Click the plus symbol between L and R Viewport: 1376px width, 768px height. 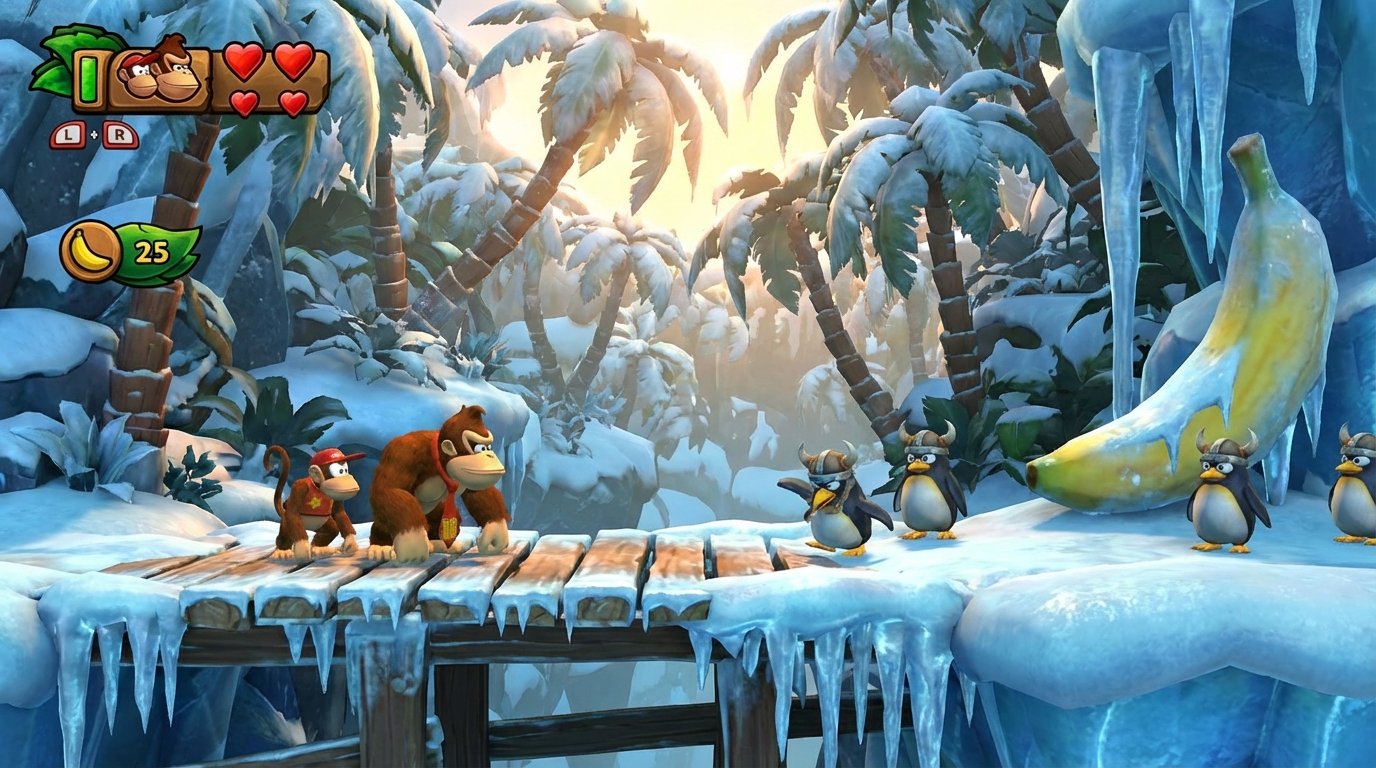94,132
